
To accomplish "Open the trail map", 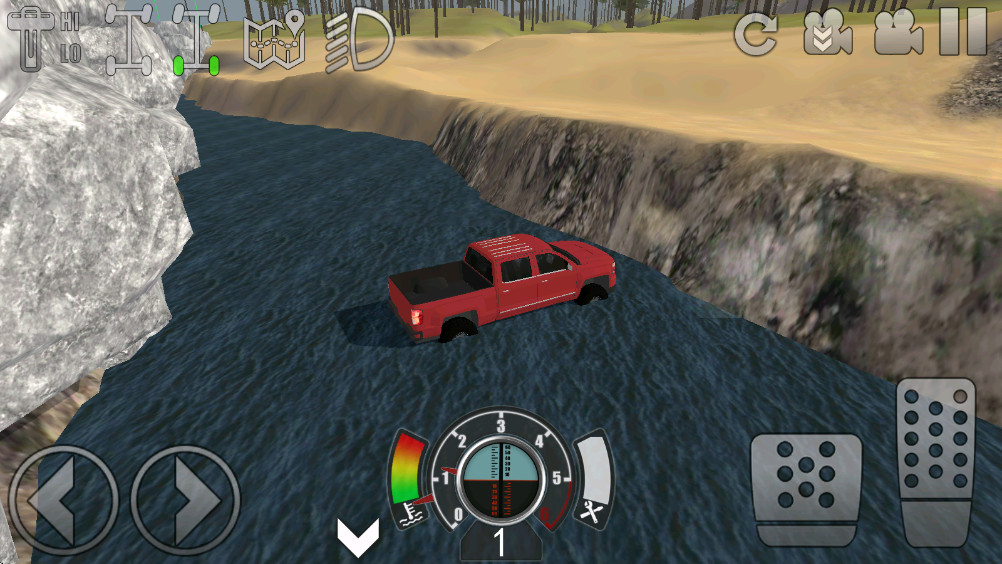I will [x=274, y=40].
